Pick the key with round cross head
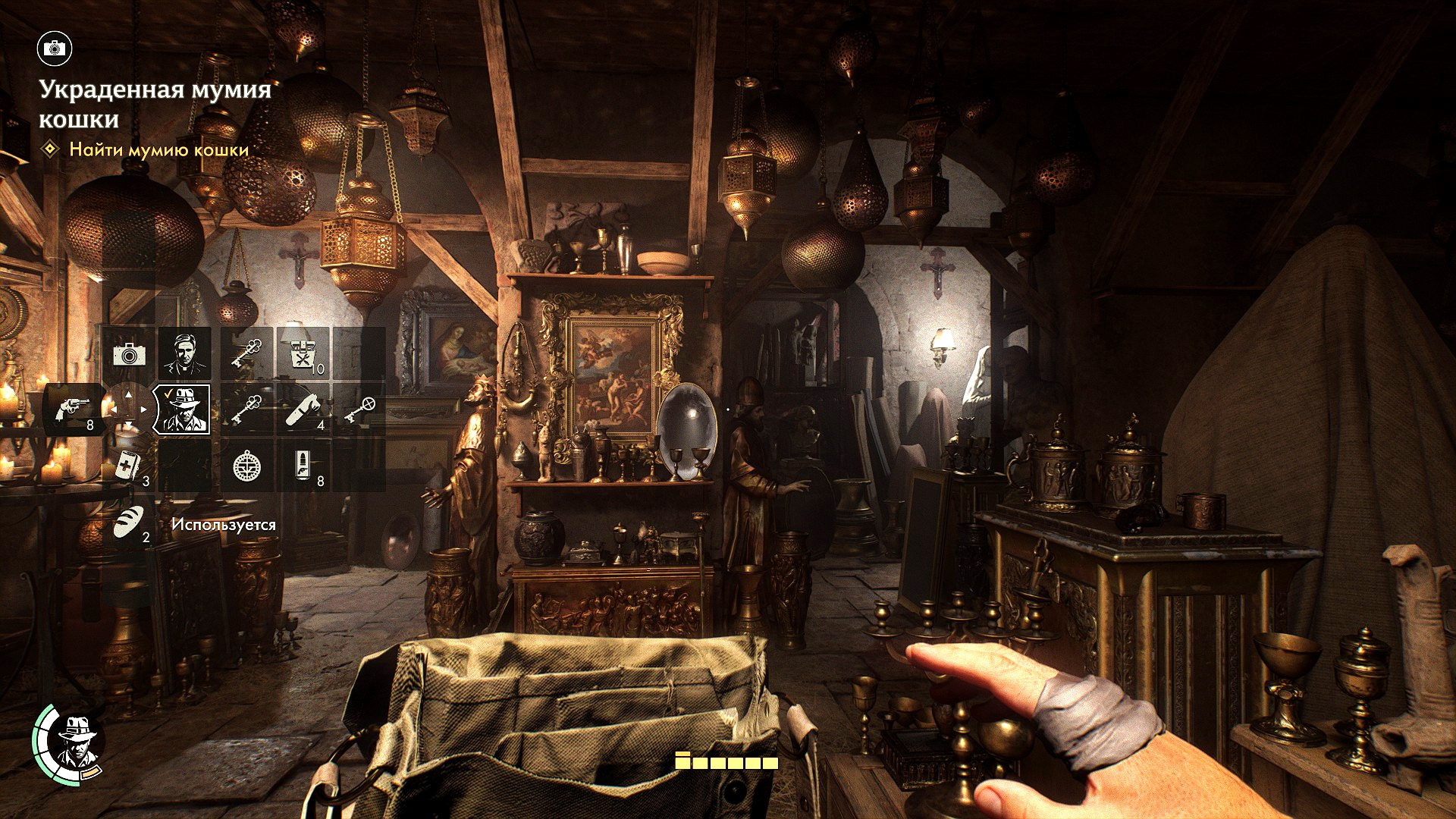Image resolution: width=1456 pixels, height=819 pixels. 359,409
